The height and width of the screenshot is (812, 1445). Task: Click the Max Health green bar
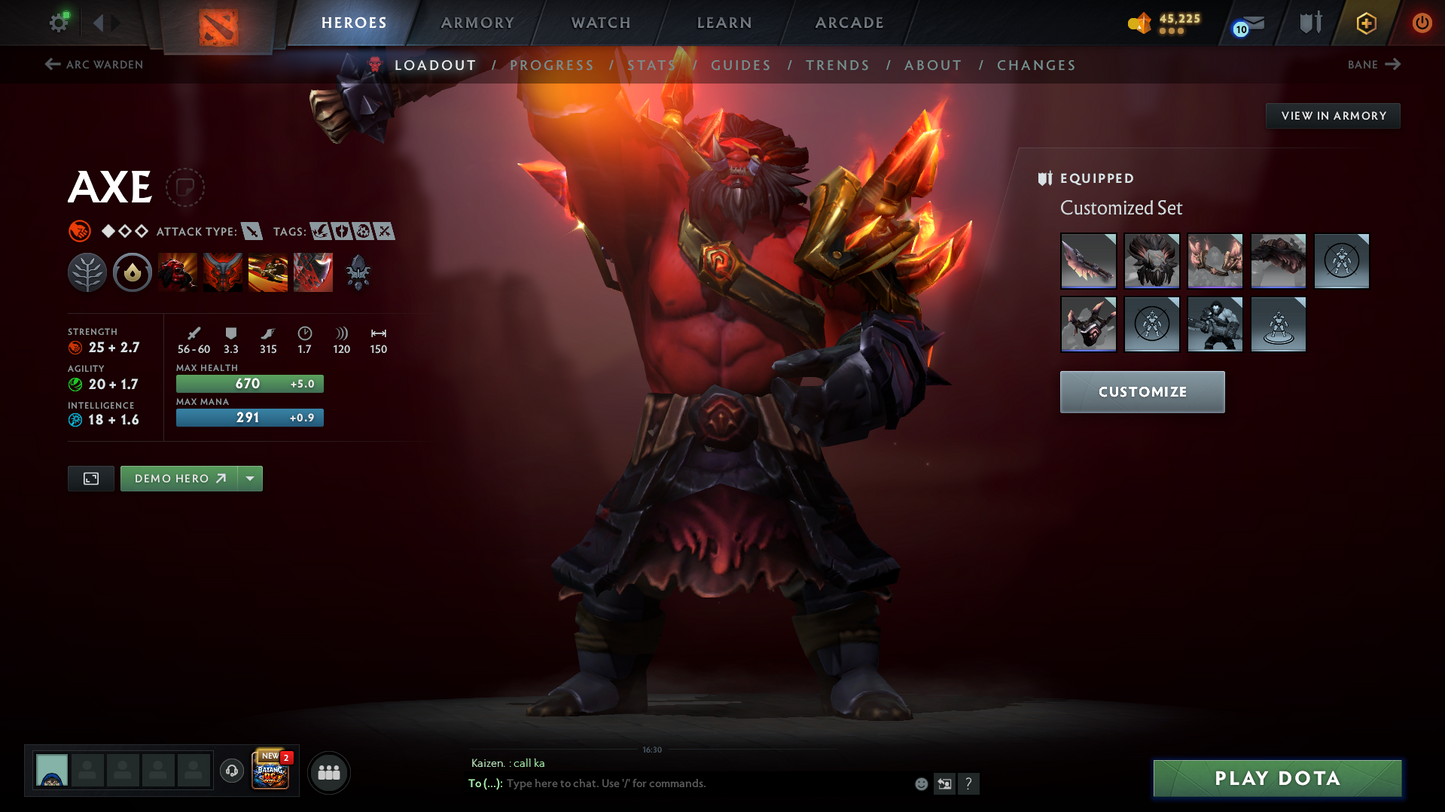point(249,383)
